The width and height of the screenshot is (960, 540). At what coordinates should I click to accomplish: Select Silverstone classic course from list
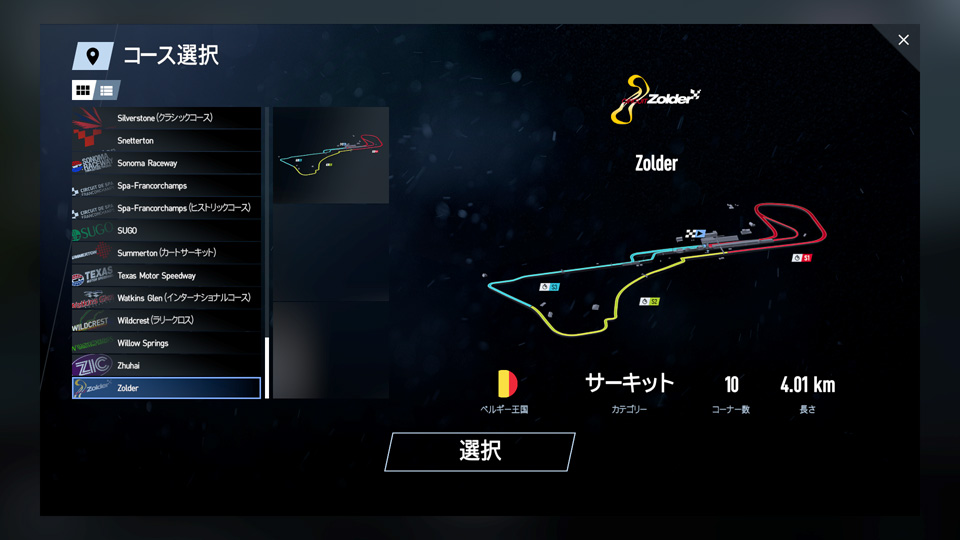(166, 118)
